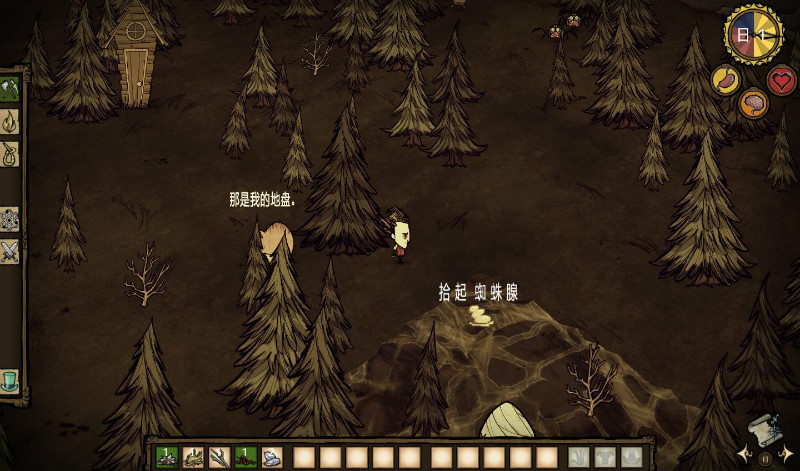Open the flame Light crafting tab
800x471 pixels.
[x=10, y=122]
